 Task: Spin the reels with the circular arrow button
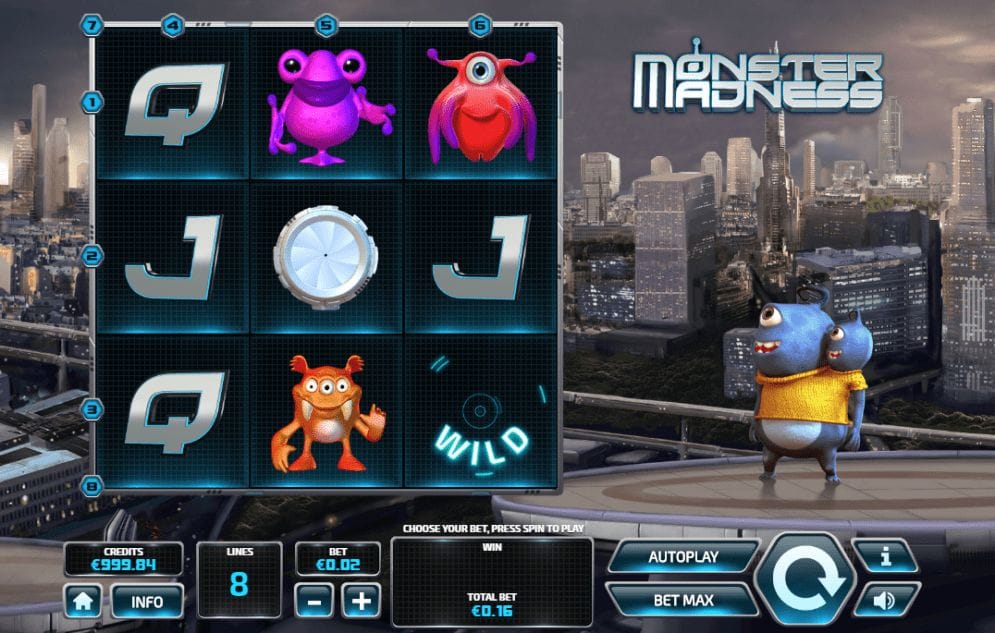tap(804, 578)
